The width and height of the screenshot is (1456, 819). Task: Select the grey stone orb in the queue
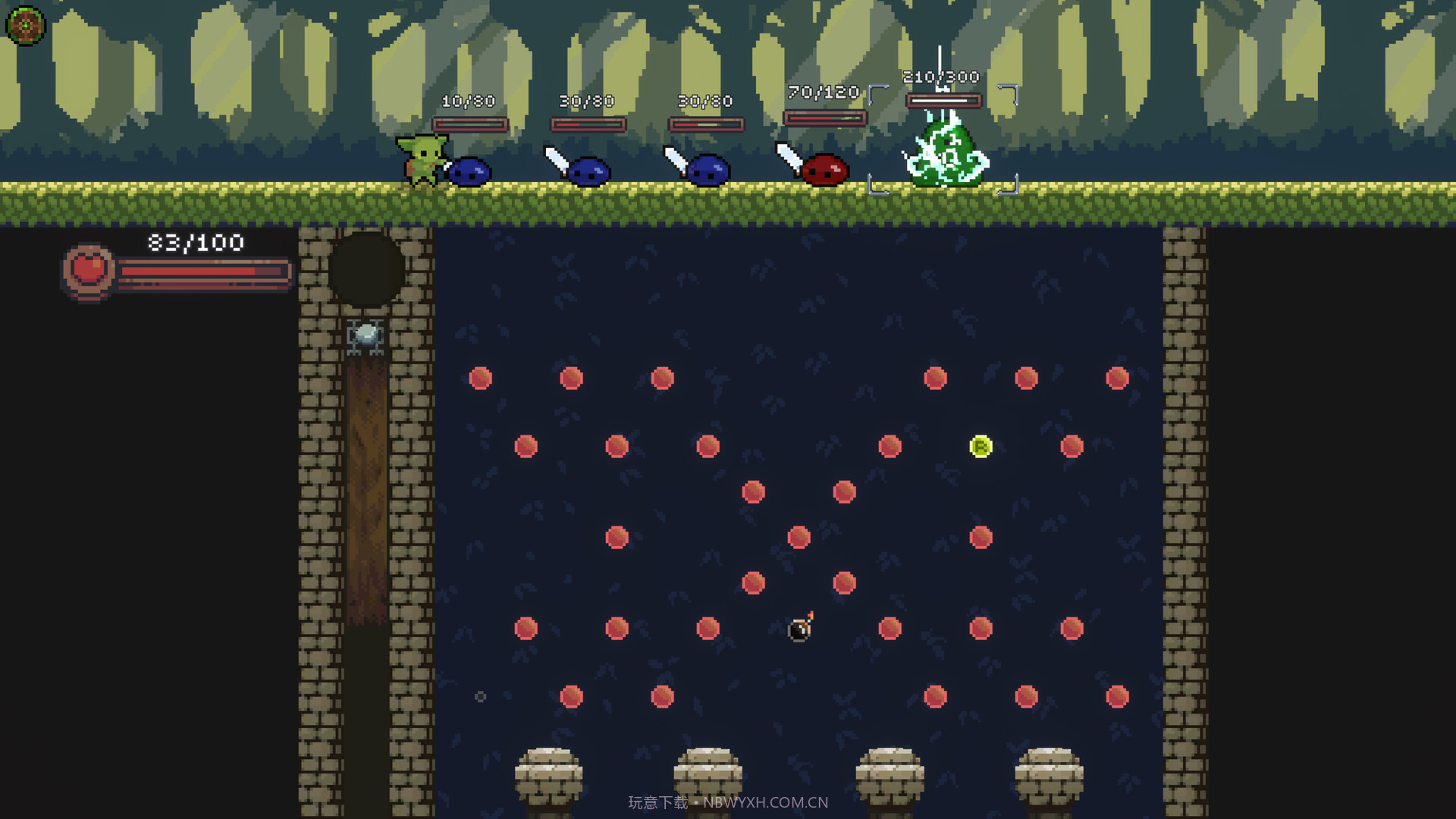[366, 334]
